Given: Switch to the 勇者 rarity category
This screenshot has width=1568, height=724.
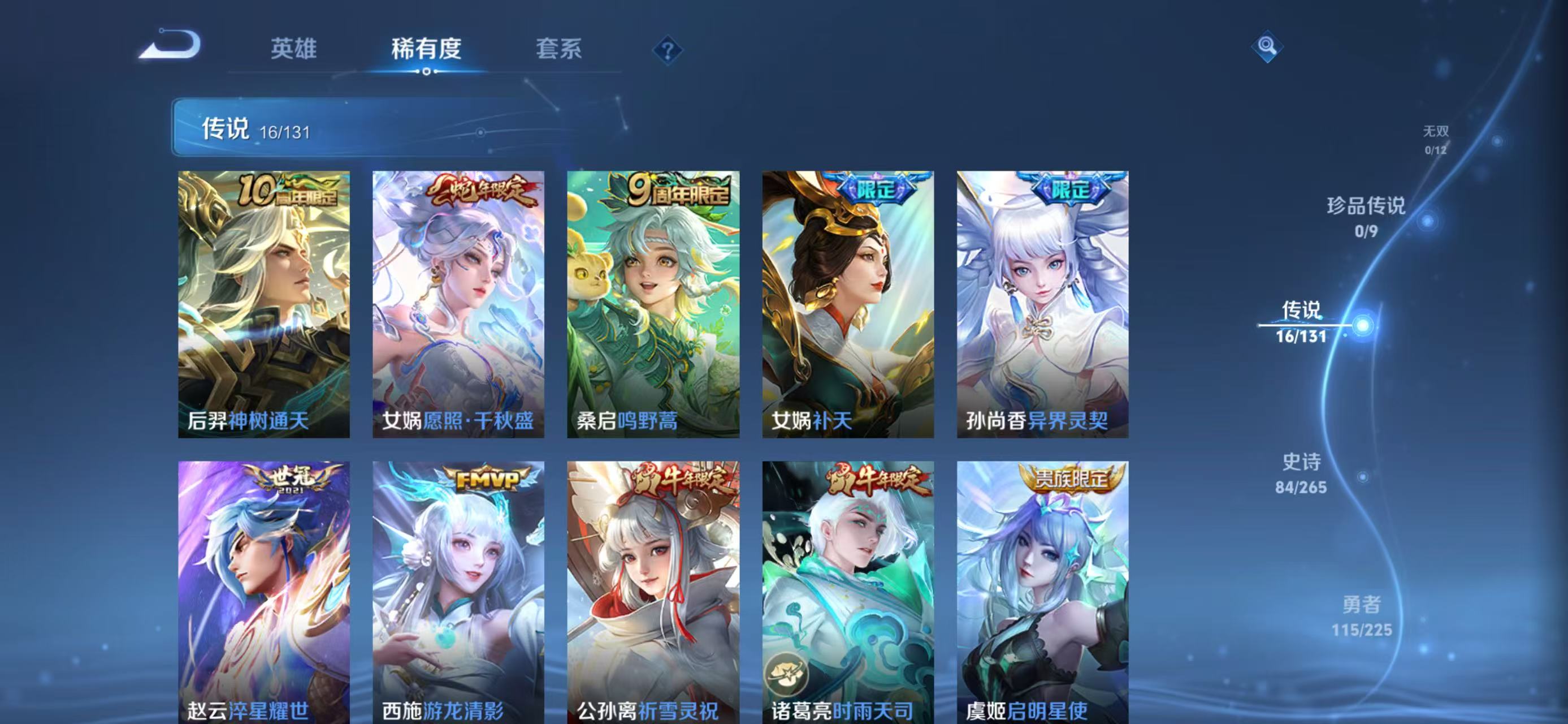Looking at the screenshot, I should 1362,615.
